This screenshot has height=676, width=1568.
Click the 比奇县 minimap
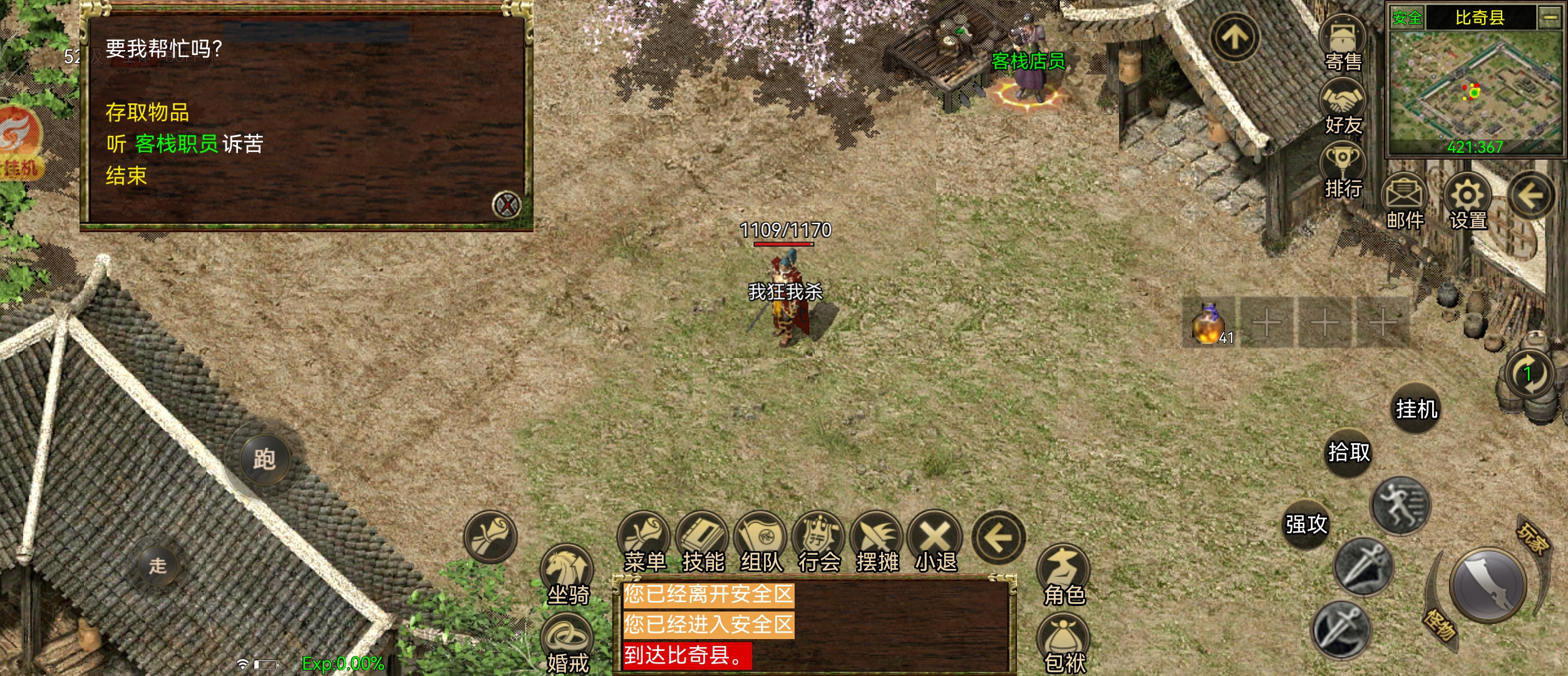(x=1475, y=88)
